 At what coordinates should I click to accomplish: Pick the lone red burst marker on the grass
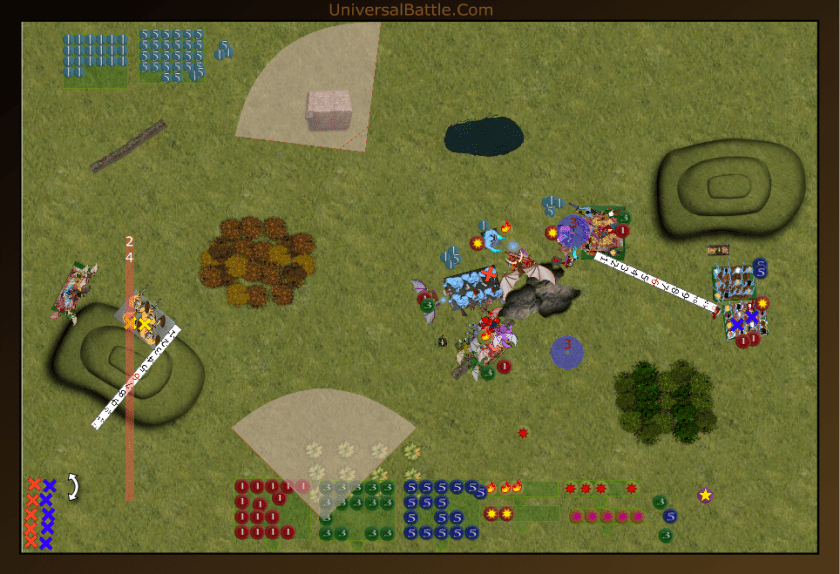(523, 433)
